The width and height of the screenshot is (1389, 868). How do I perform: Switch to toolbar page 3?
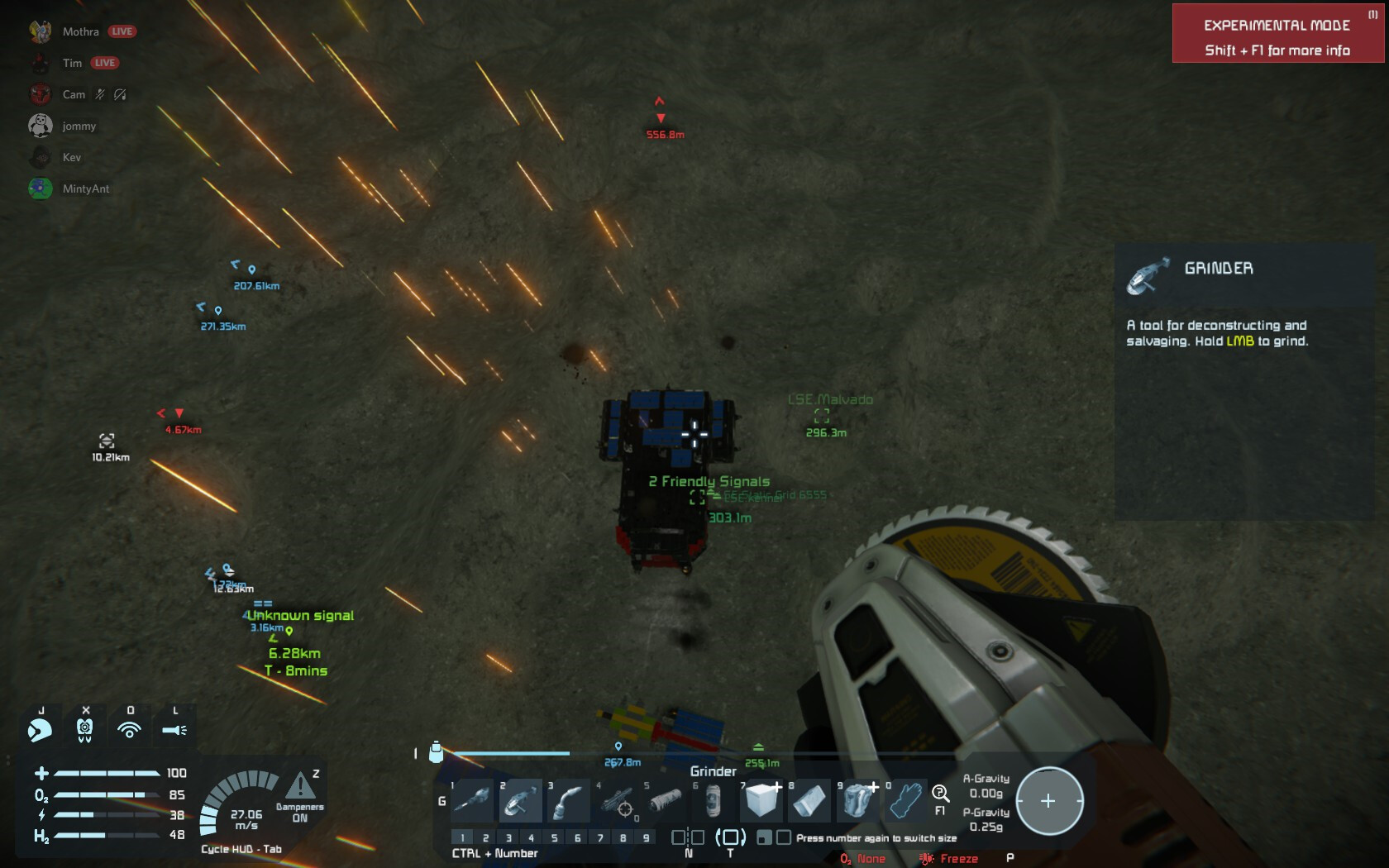click(508, 837)
